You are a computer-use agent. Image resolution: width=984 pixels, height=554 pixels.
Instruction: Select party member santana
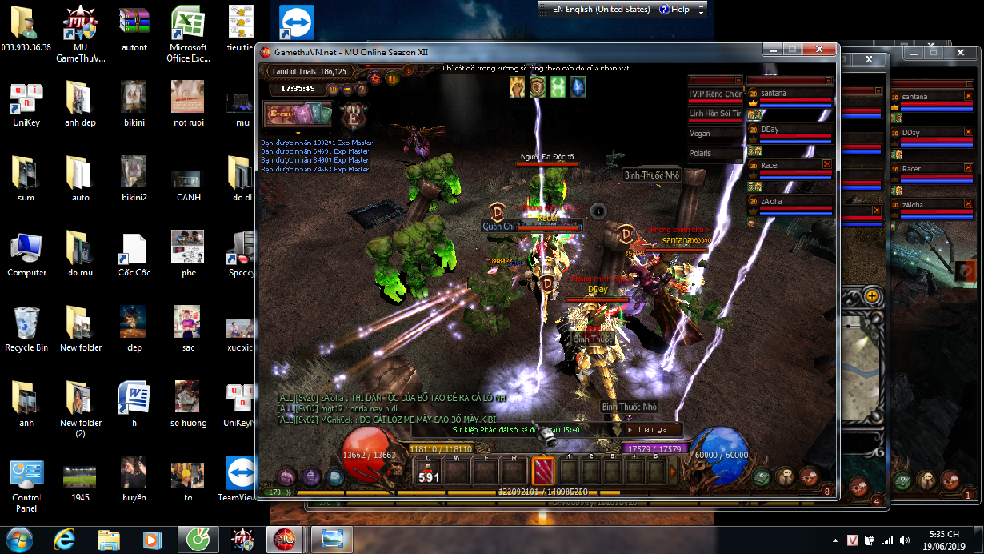(790, 92)
